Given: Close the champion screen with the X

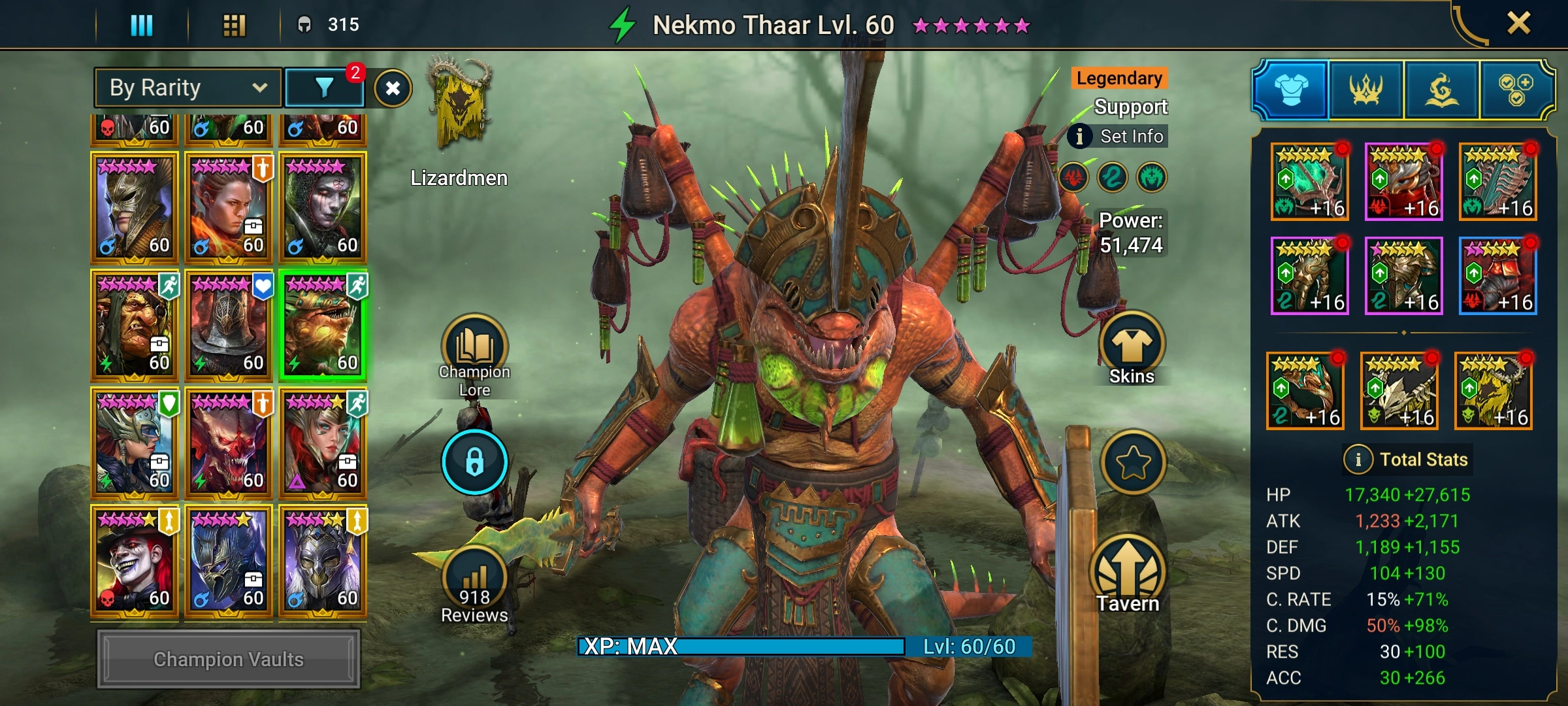Looking at the screenshot, I should point(1518,24).
